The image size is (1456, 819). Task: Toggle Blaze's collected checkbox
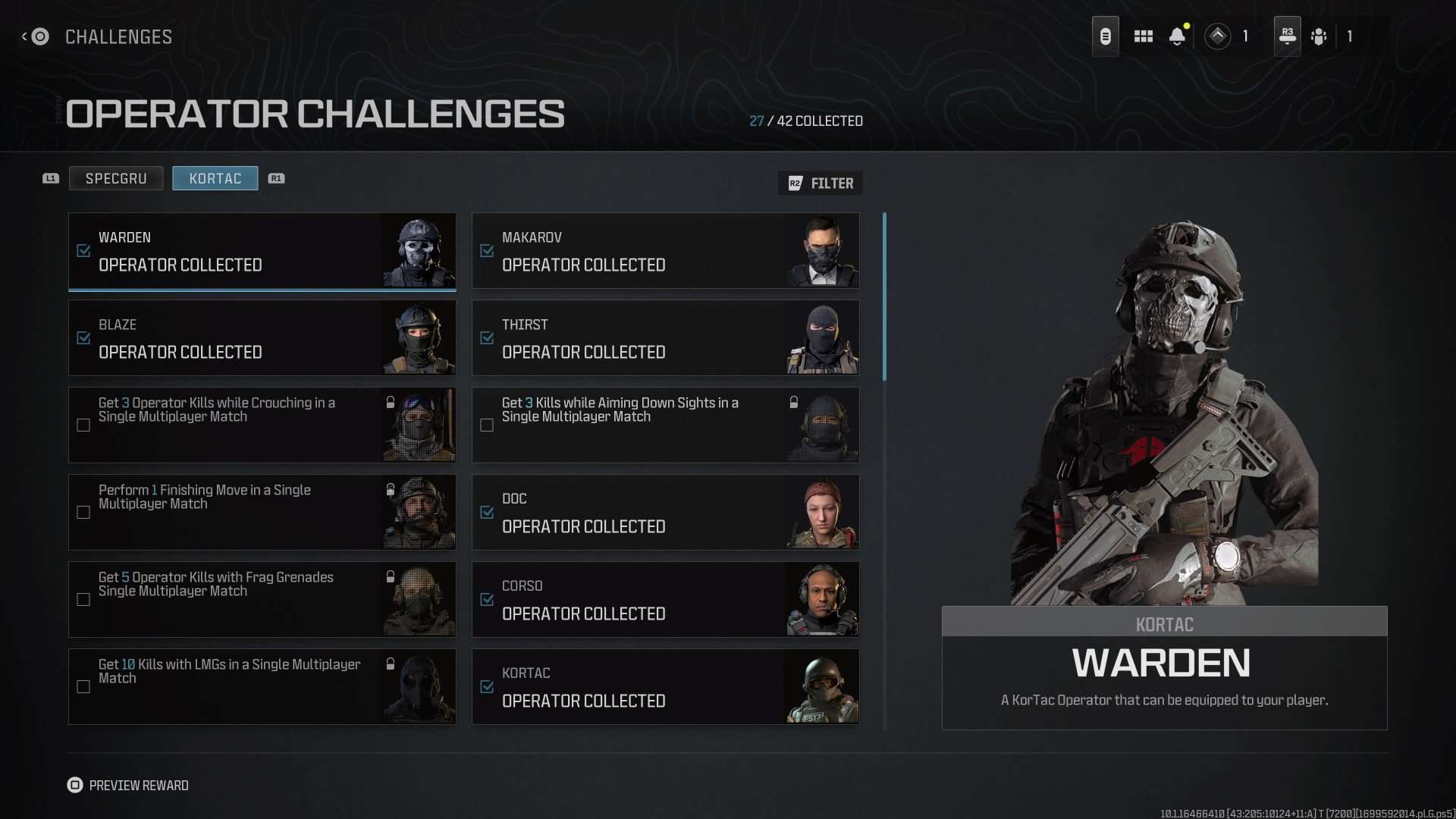coord(83,338)
